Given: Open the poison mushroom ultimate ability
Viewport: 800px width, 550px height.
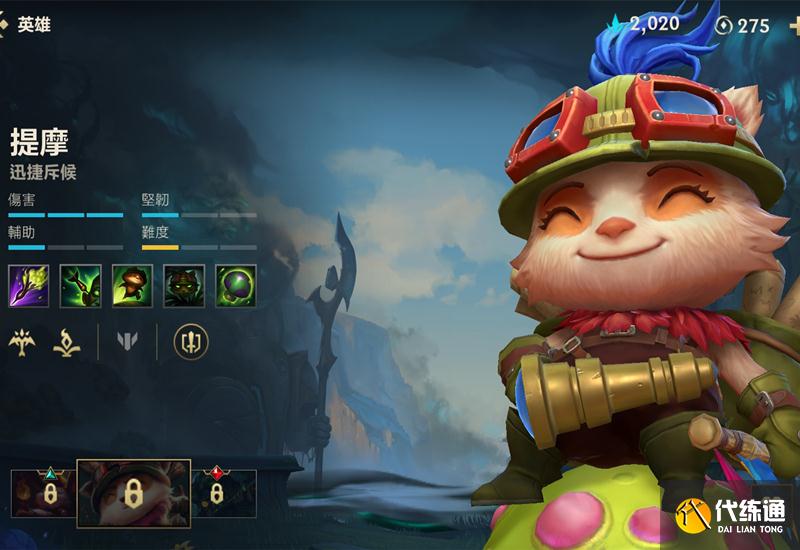Looking at the screenshot, I should coord(236,285).
